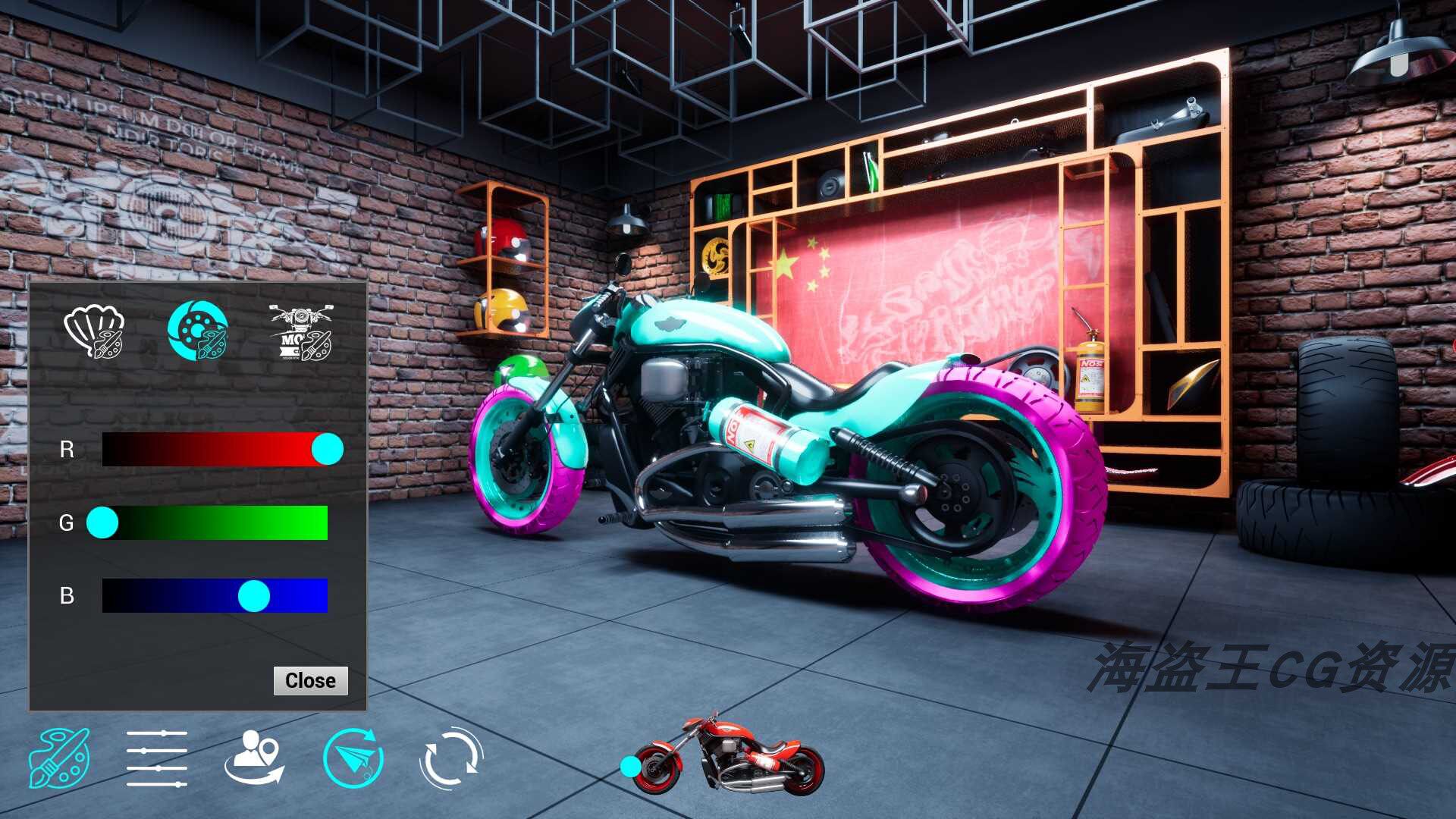Image resolution: width=1456 pixels, height=819 pixels.
Task: Click the green channel slider
Action: click(x=215, y=523)
